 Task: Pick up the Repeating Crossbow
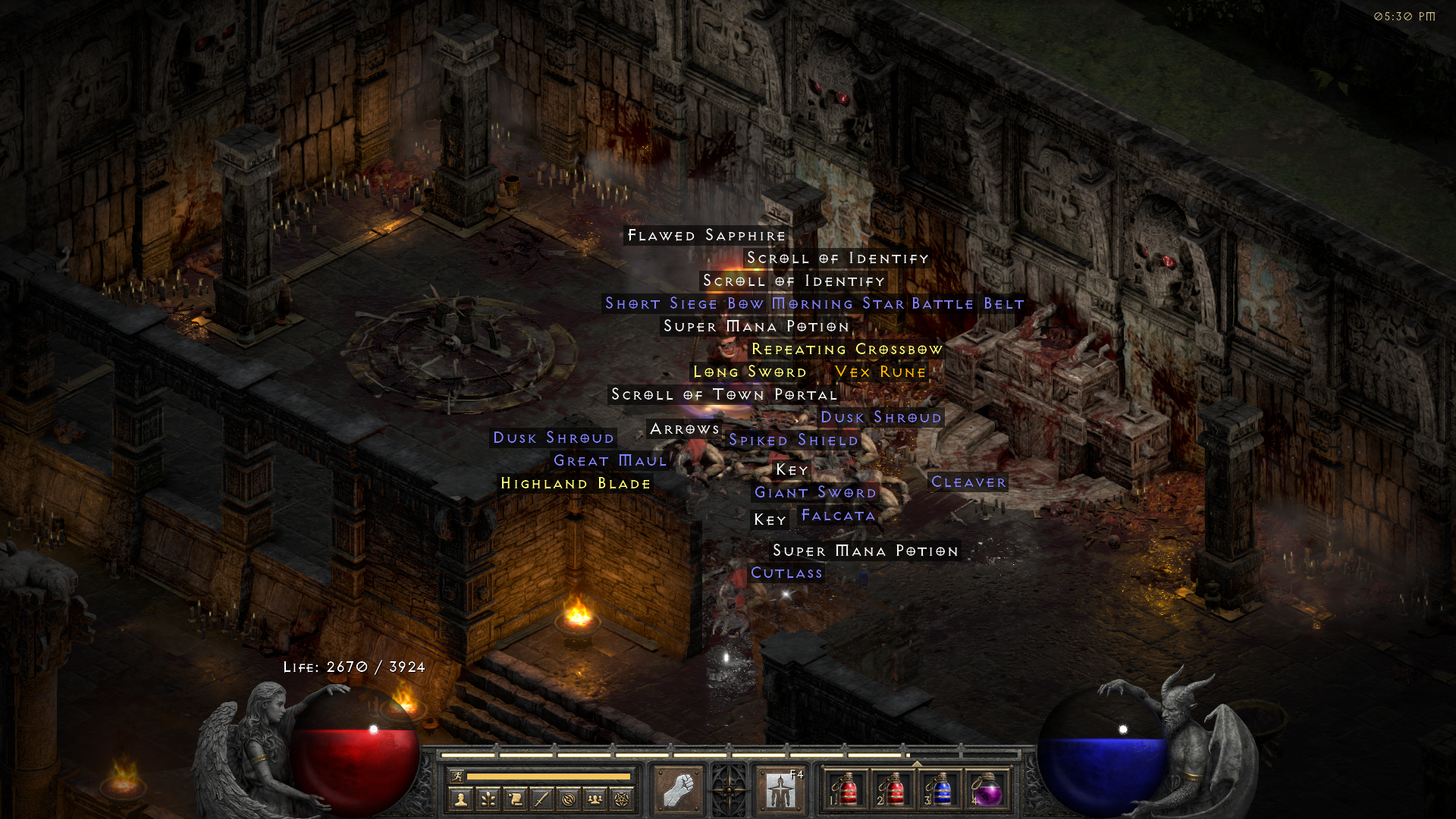point(847,349)
